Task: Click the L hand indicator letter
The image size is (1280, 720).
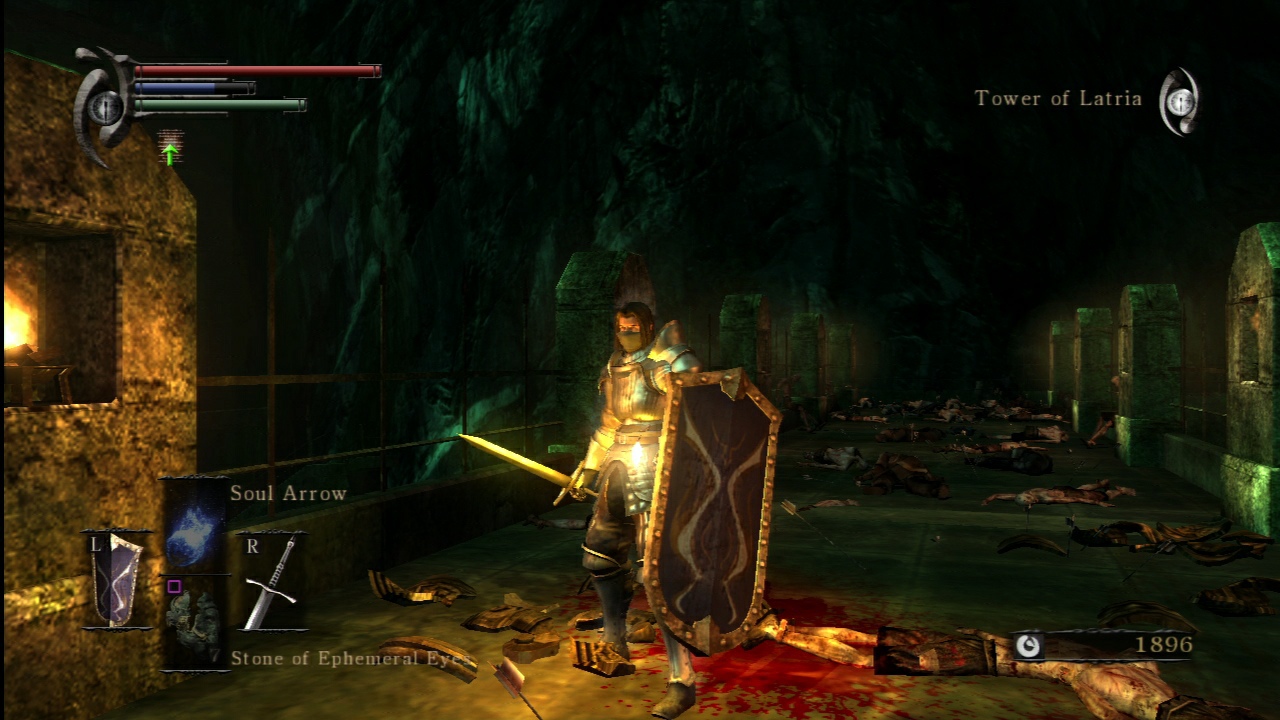Action: click(x=94, y=546)
